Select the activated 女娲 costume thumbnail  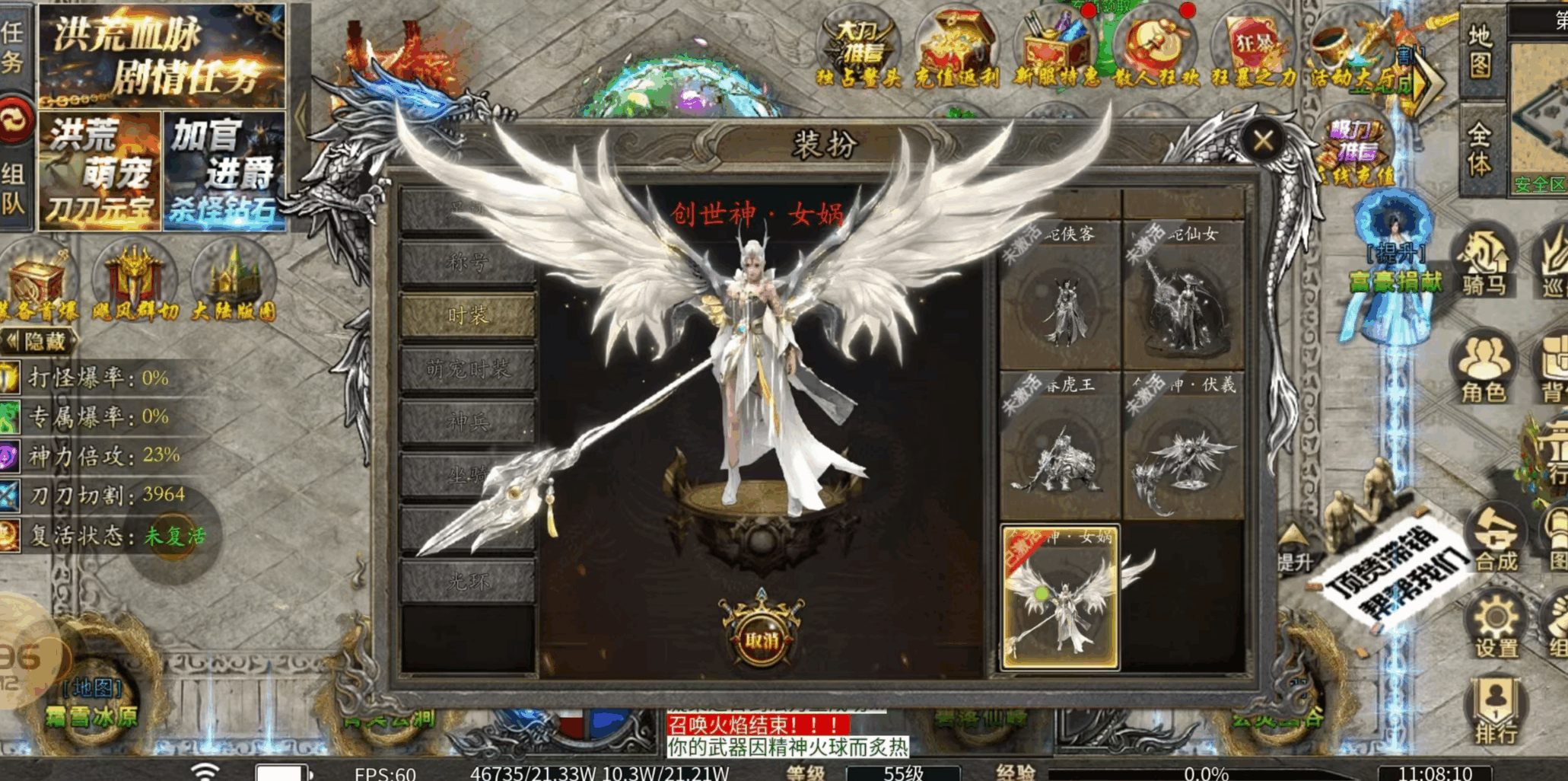(1060, 598)
